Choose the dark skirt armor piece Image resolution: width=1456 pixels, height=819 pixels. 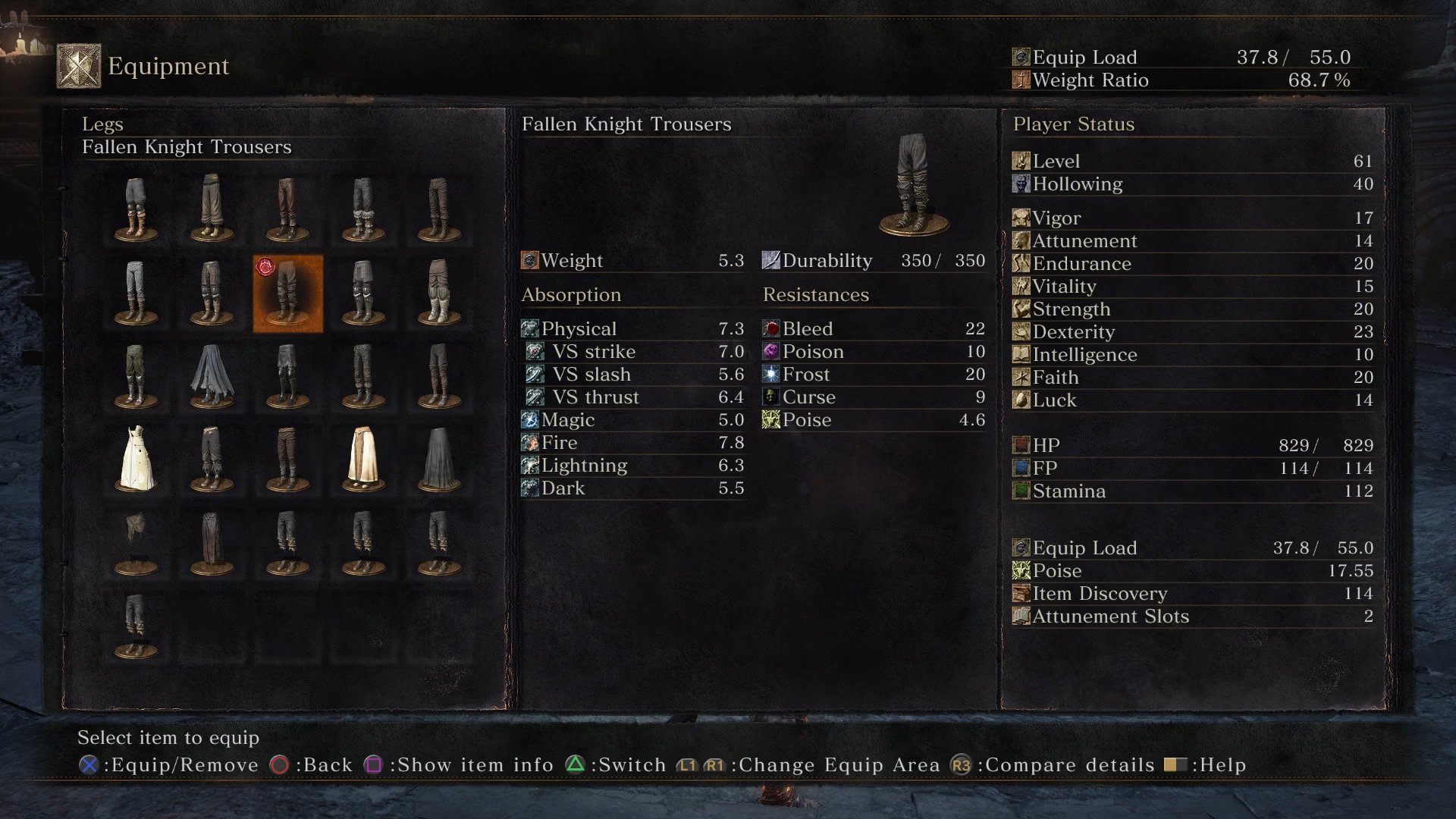(439, 460)
